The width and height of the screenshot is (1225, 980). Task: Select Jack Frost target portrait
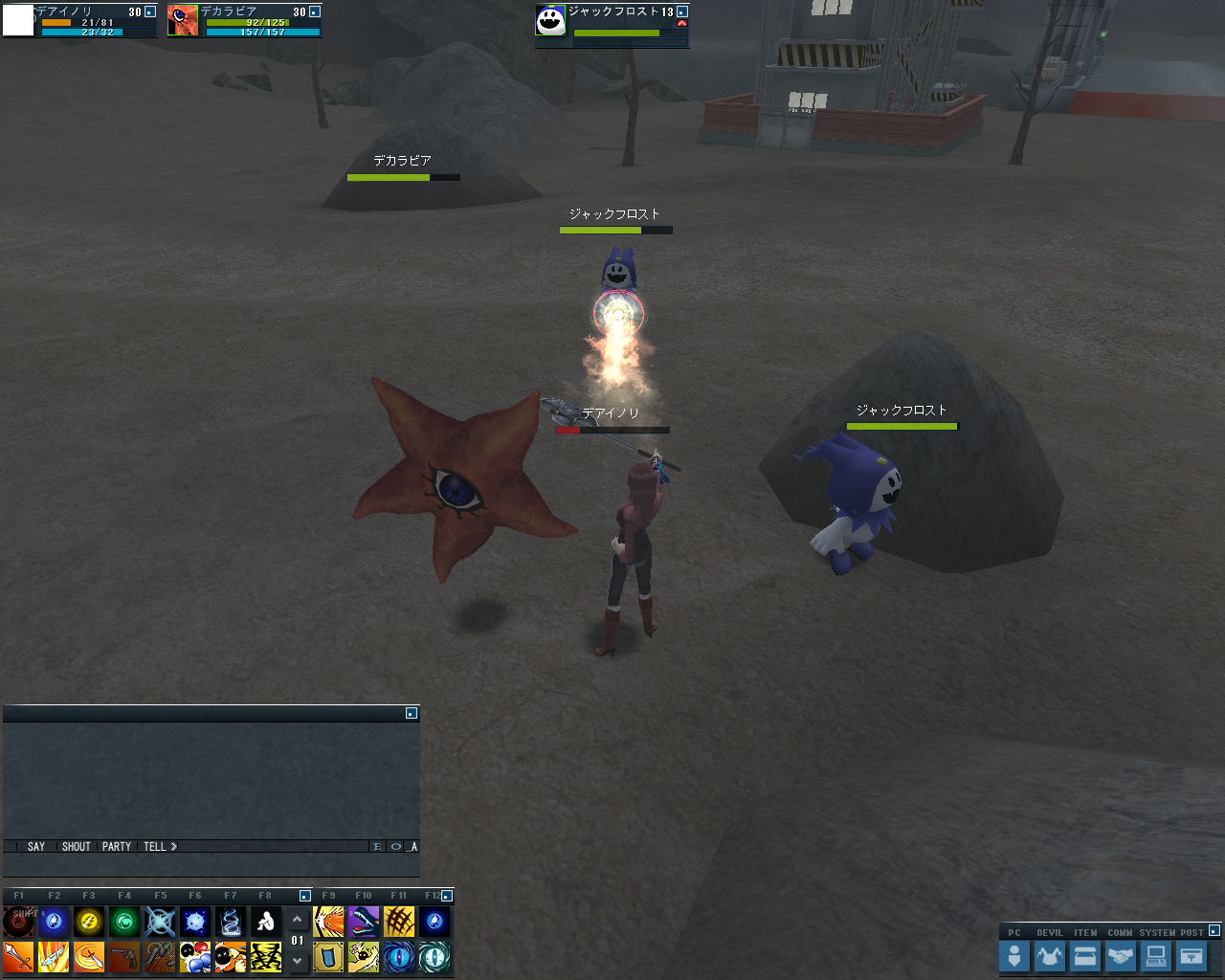click(551, 20)
